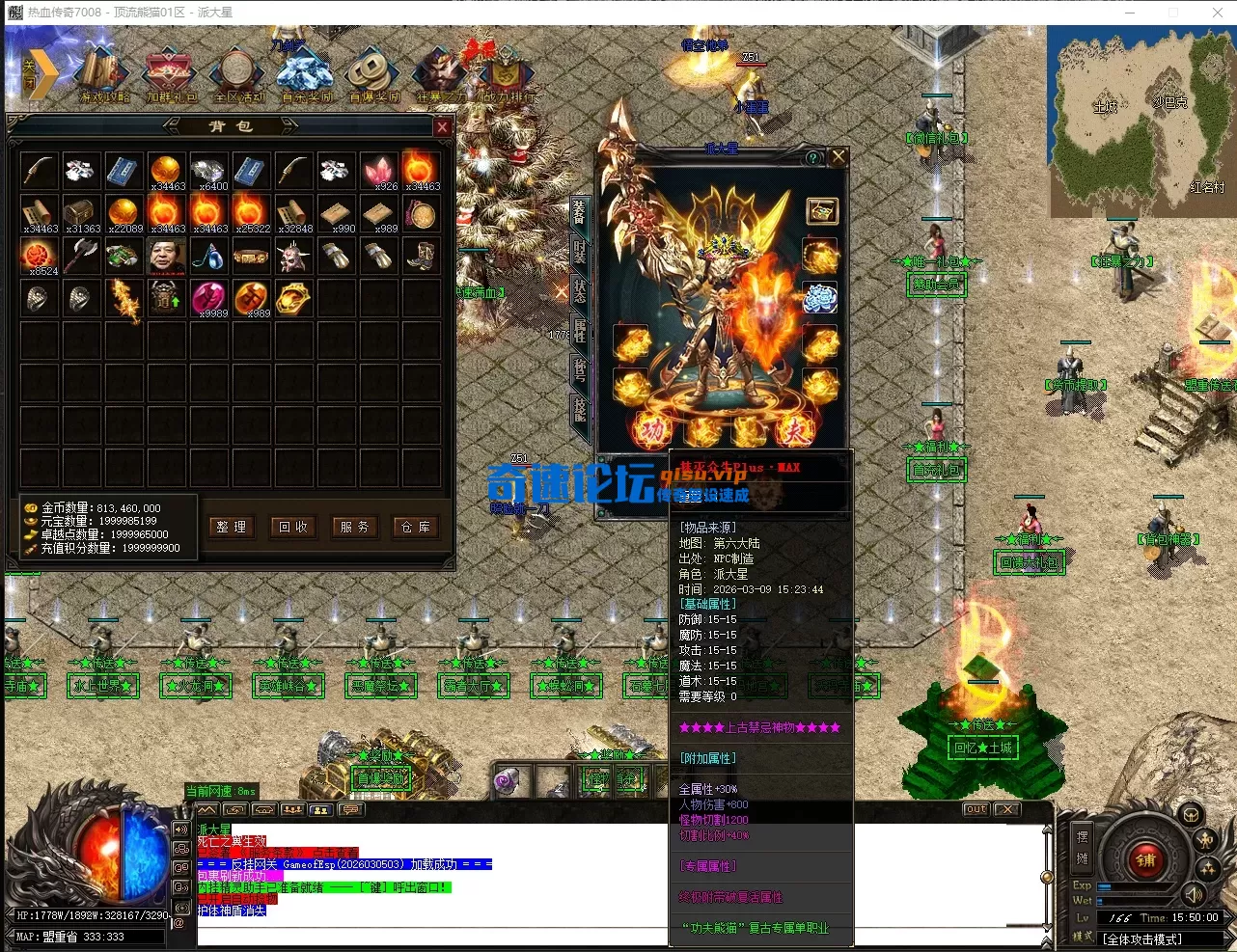Select the blue lotus equipment slot

point(820,299)
